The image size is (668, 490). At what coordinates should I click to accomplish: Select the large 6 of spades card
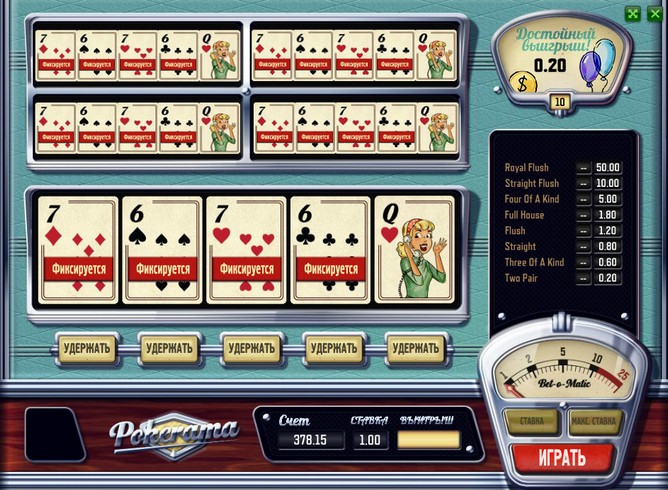pyautogui.click(x=162, y=250)
